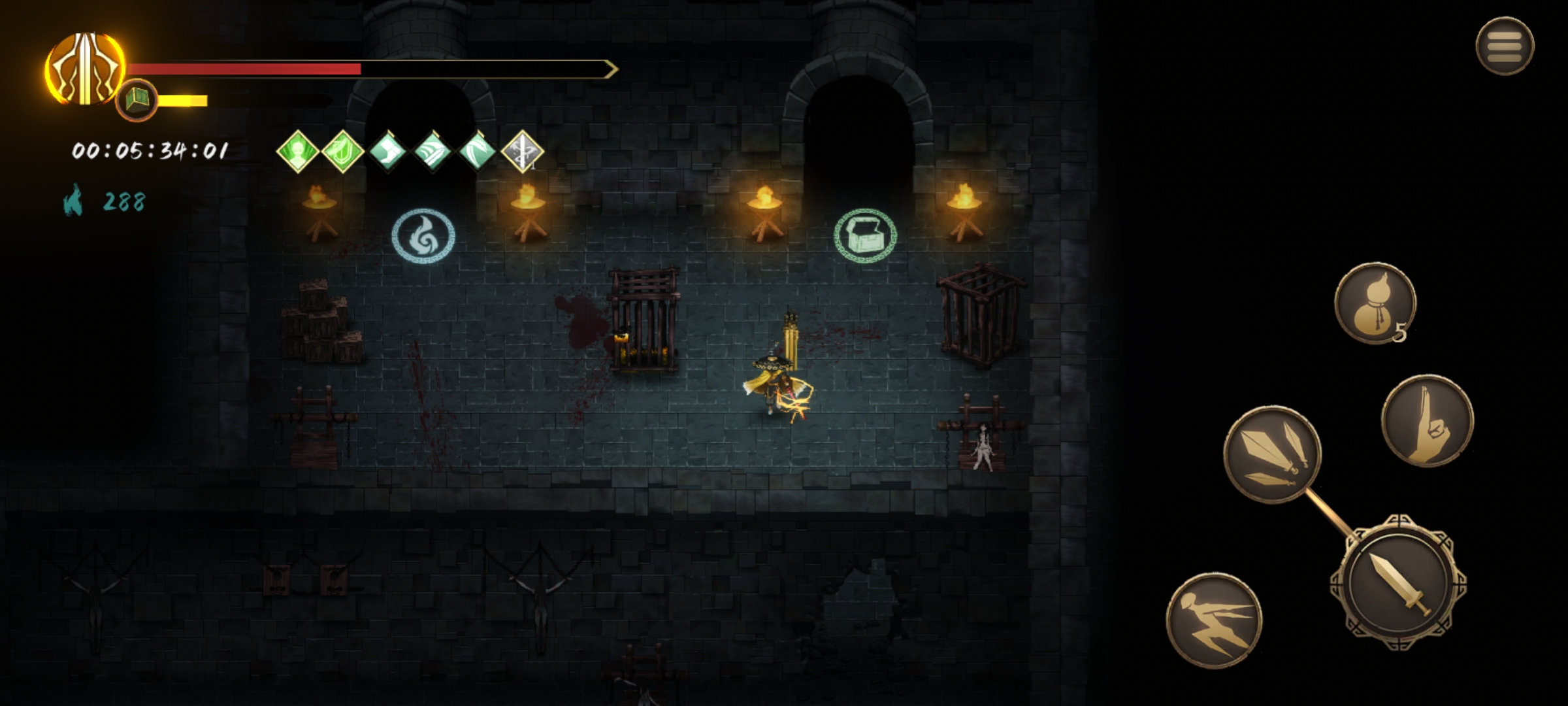Image resolution: width=1568 pixels, height=706 pixels.
Task: Activate the two-finger hand seal skill
Action: pos(1427,420)
